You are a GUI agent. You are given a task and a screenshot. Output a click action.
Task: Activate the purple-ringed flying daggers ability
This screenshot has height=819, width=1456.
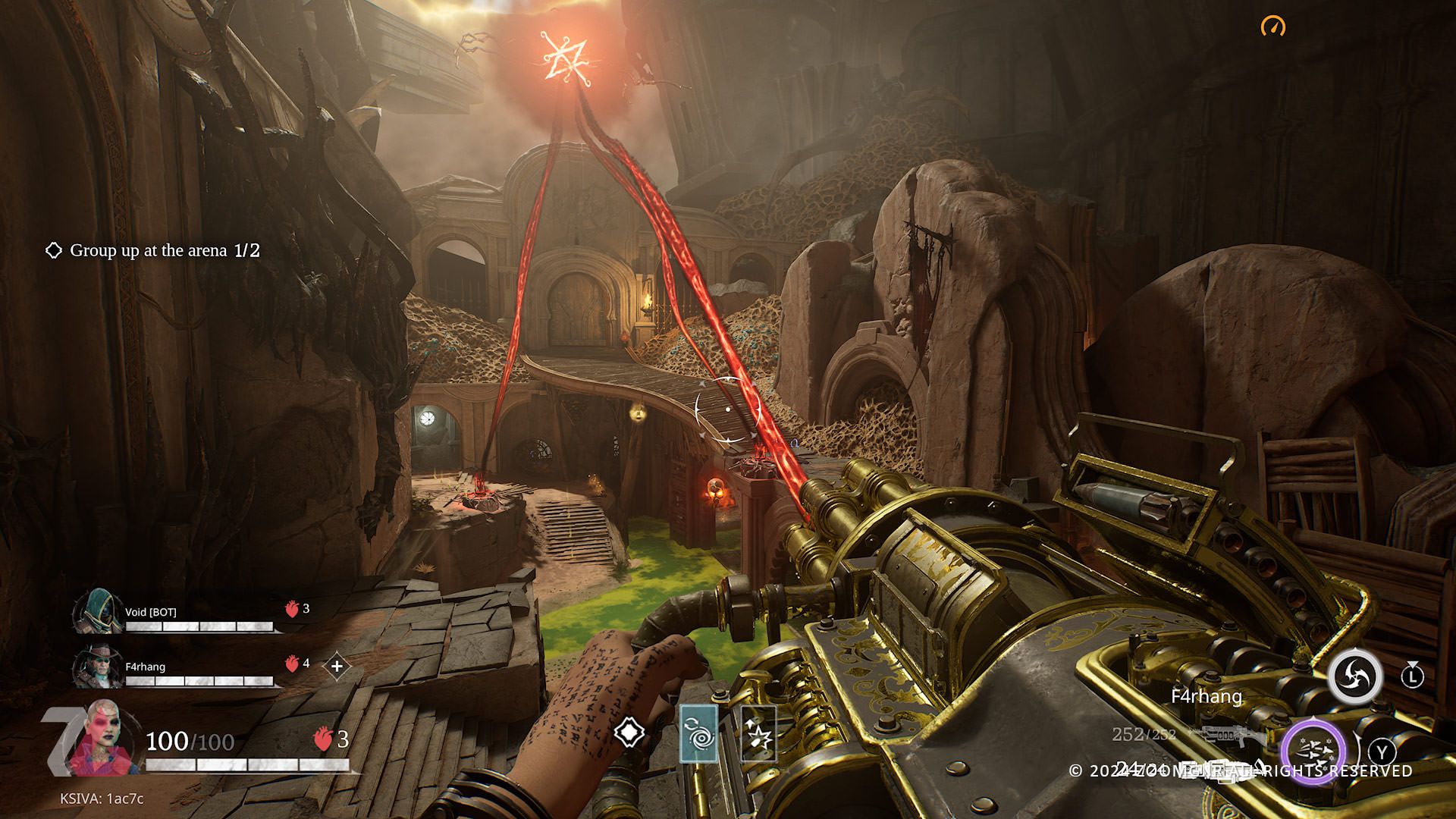(1313, 752)
